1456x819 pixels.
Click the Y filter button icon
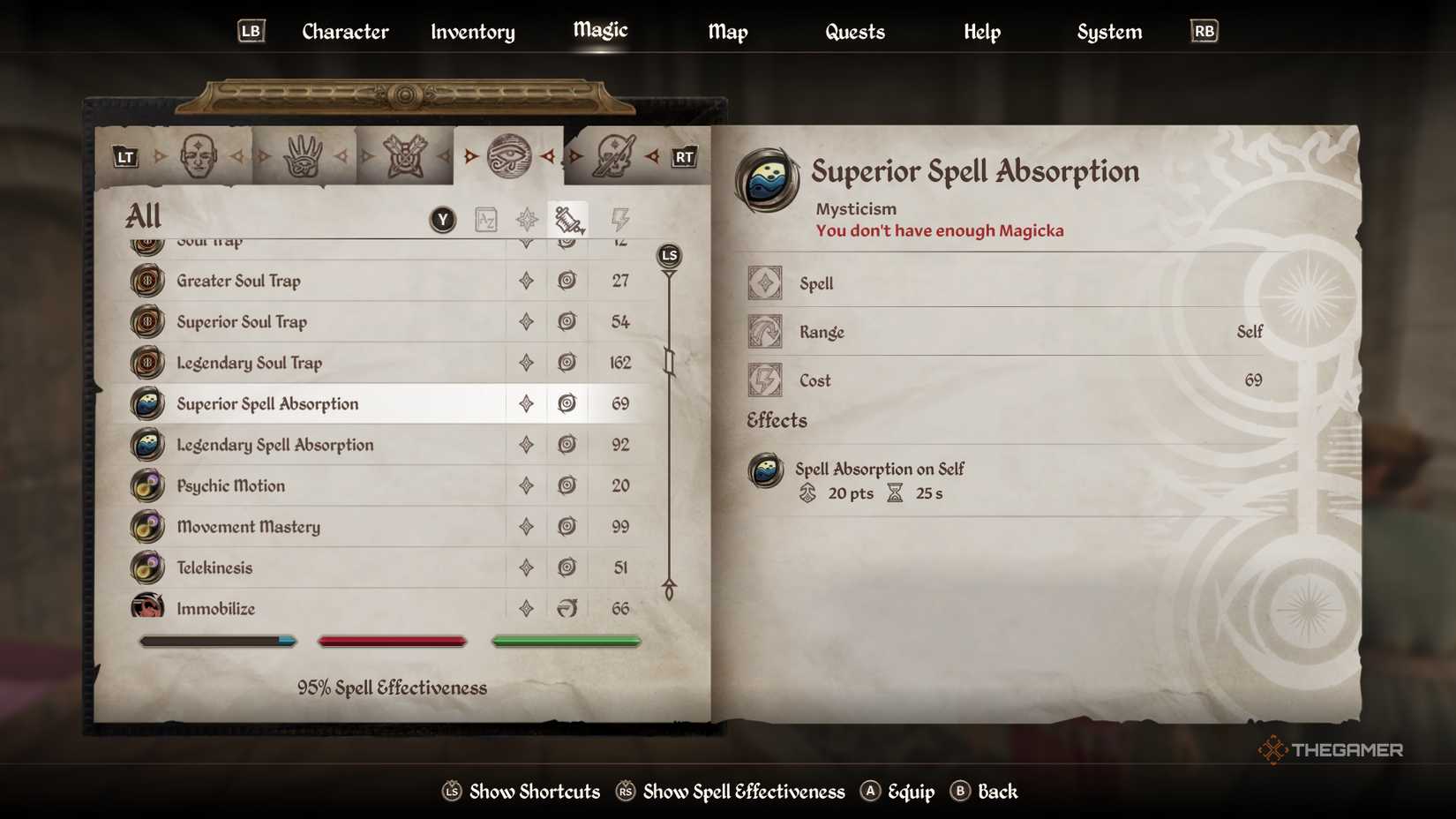tap(441, 219)
